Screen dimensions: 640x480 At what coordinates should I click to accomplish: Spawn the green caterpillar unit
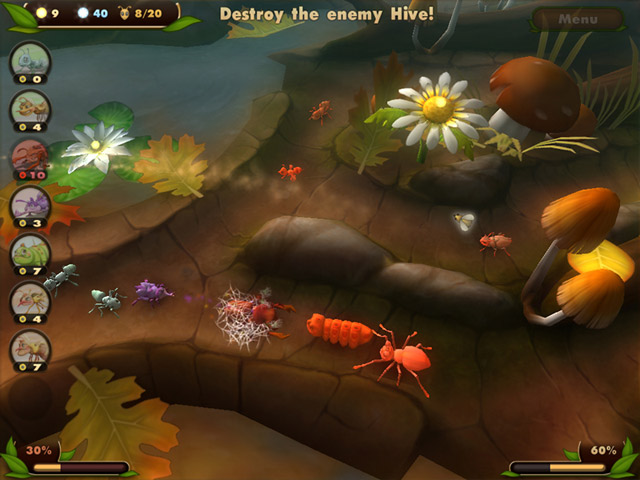point(29,253)
